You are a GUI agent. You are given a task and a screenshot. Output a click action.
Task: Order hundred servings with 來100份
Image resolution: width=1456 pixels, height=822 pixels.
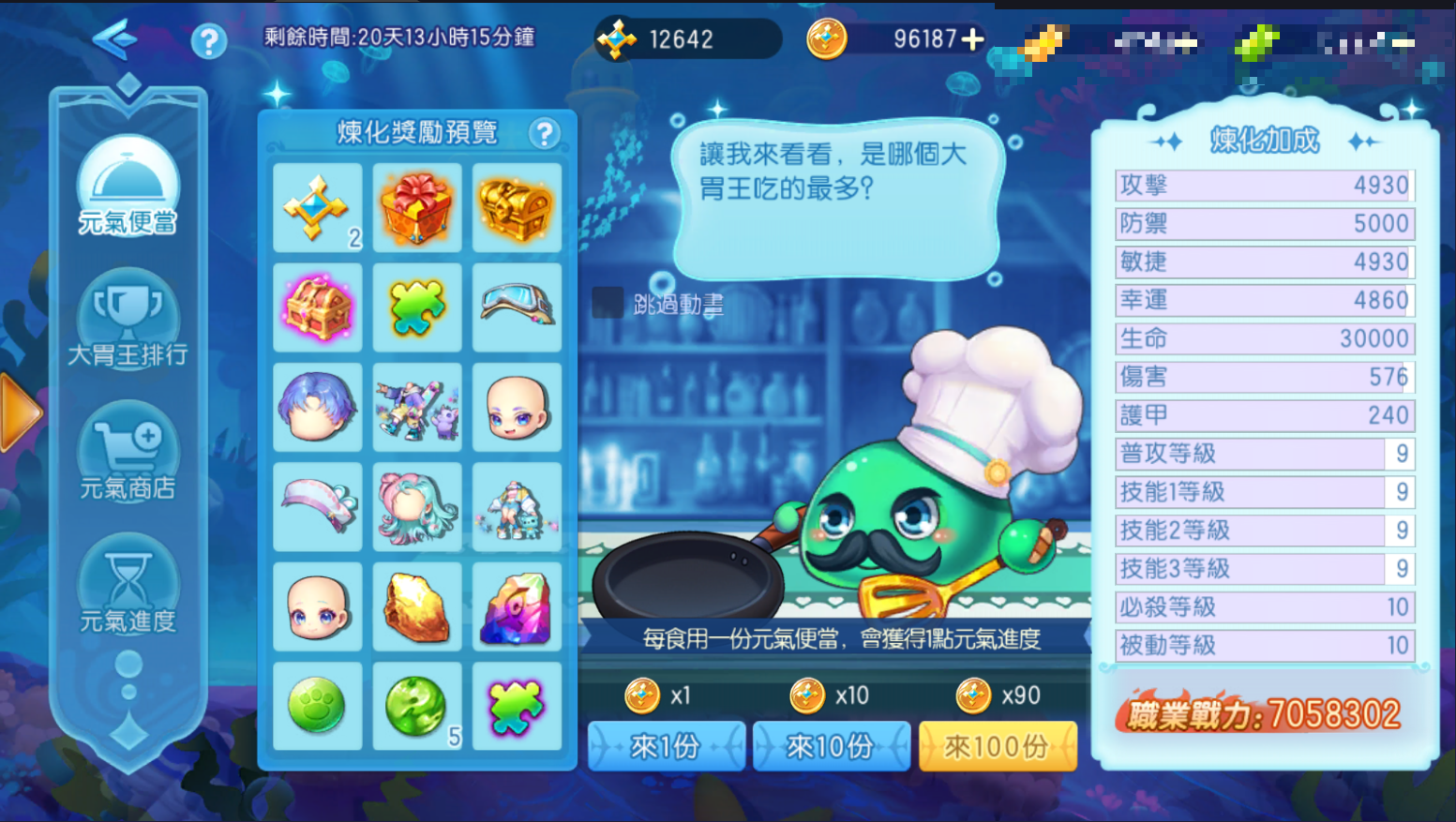coord(997,747)
